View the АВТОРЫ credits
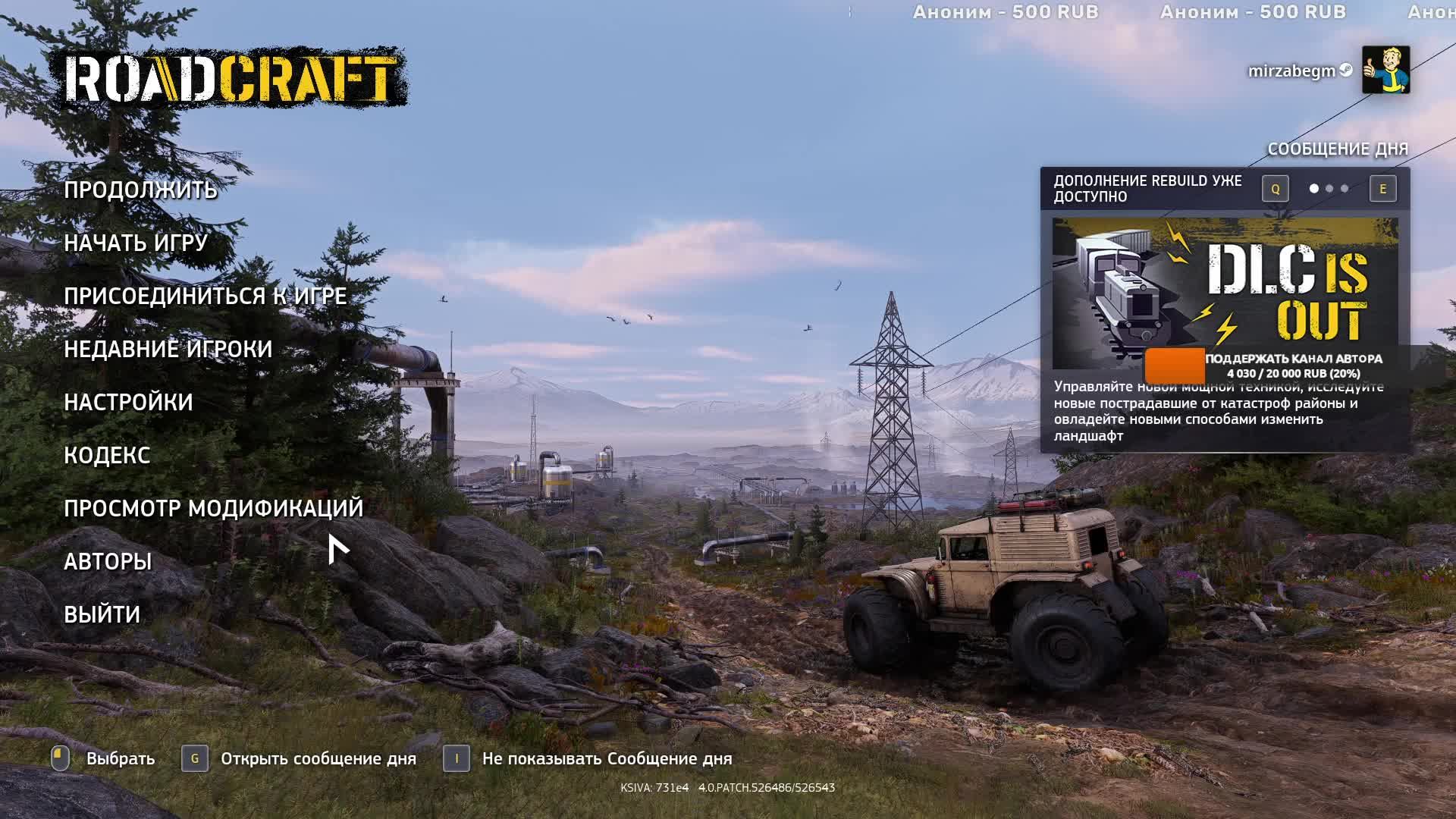The image size is (1456, 819). coord(108,561)
